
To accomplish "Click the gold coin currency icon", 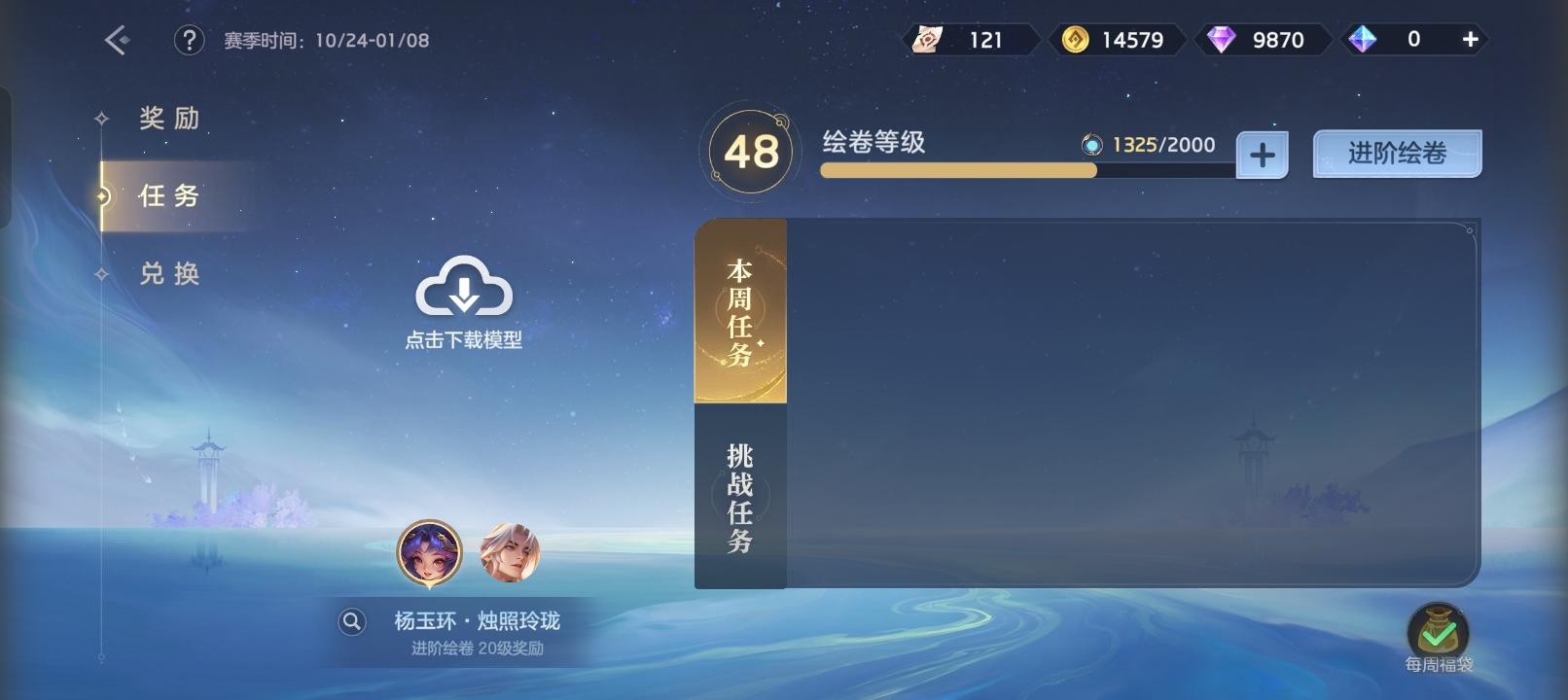I will pyautogui.click(x=1076, y=40).
